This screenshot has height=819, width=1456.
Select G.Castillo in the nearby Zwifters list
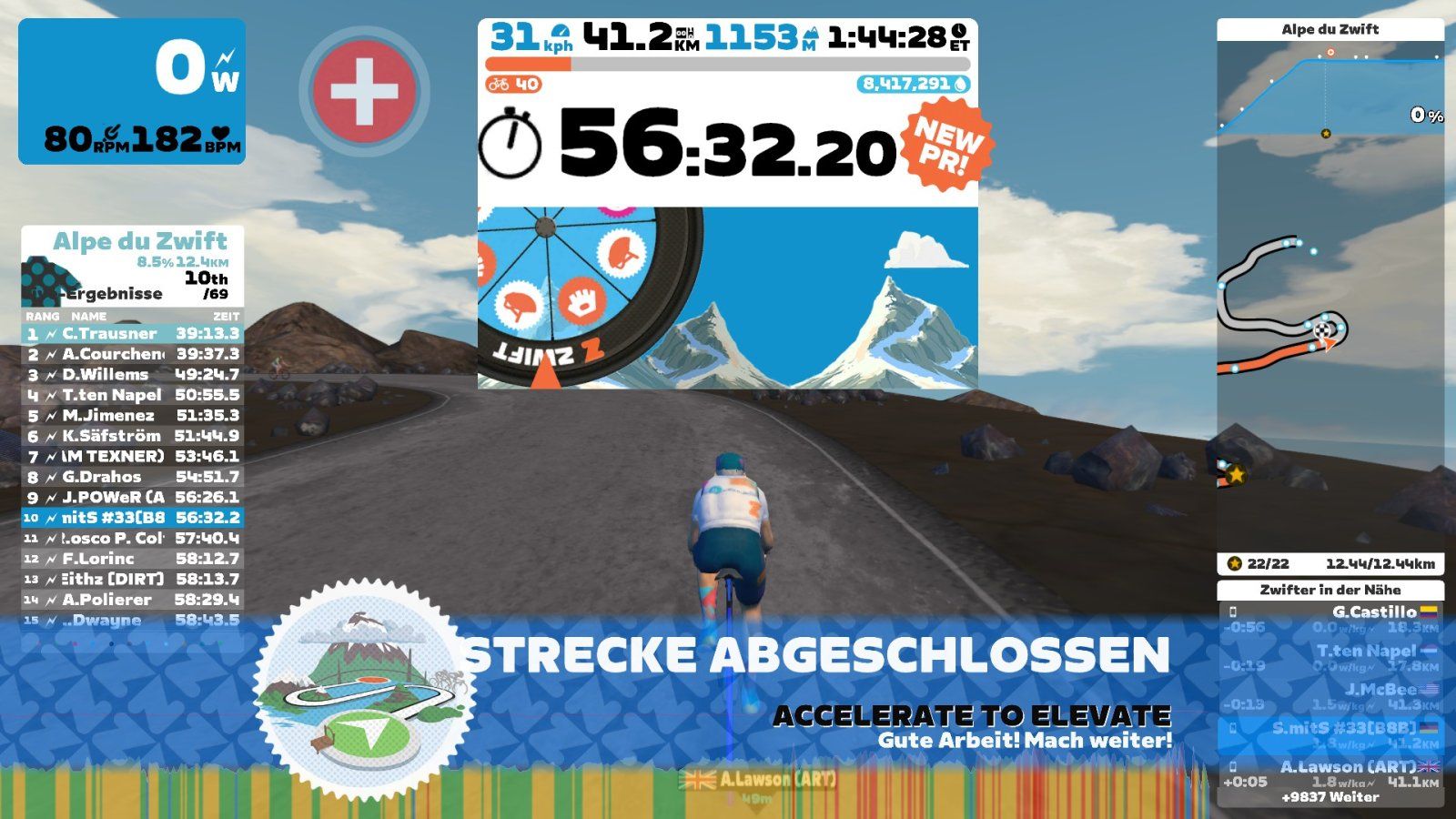pos(1330,619)
